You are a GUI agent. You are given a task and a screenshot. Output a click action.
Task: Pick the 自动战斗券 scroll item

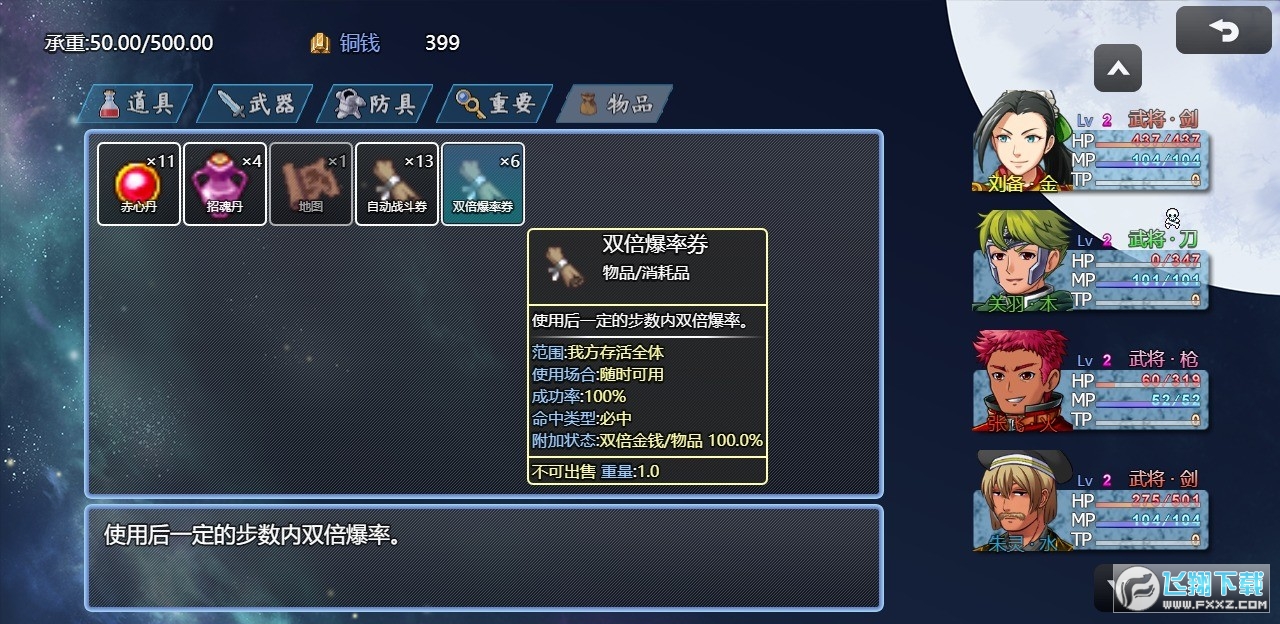tap(397, 184)
